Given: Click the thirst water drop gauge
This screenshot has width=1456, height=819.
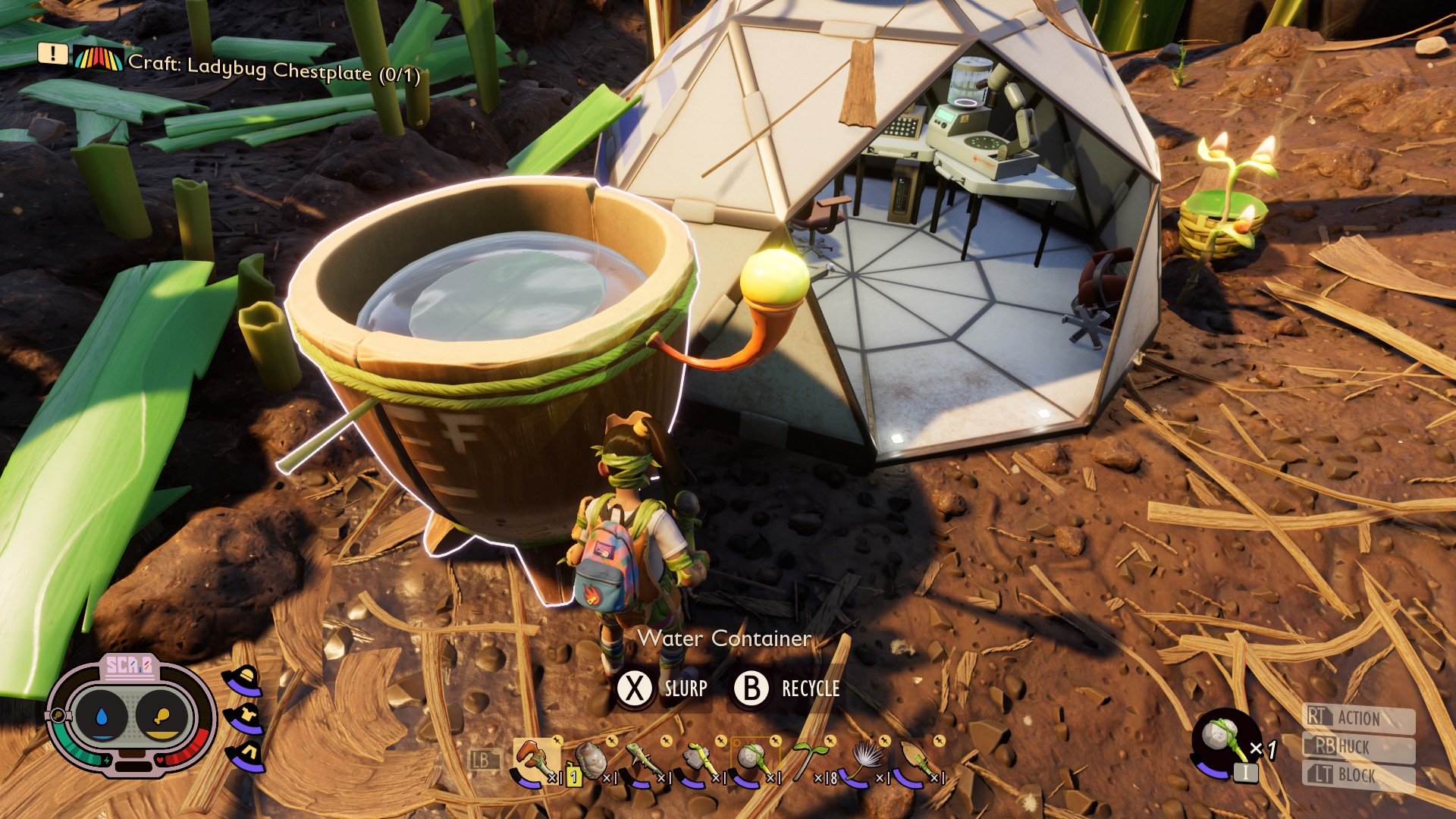Looking at the screenshot, I should (102, 715).
